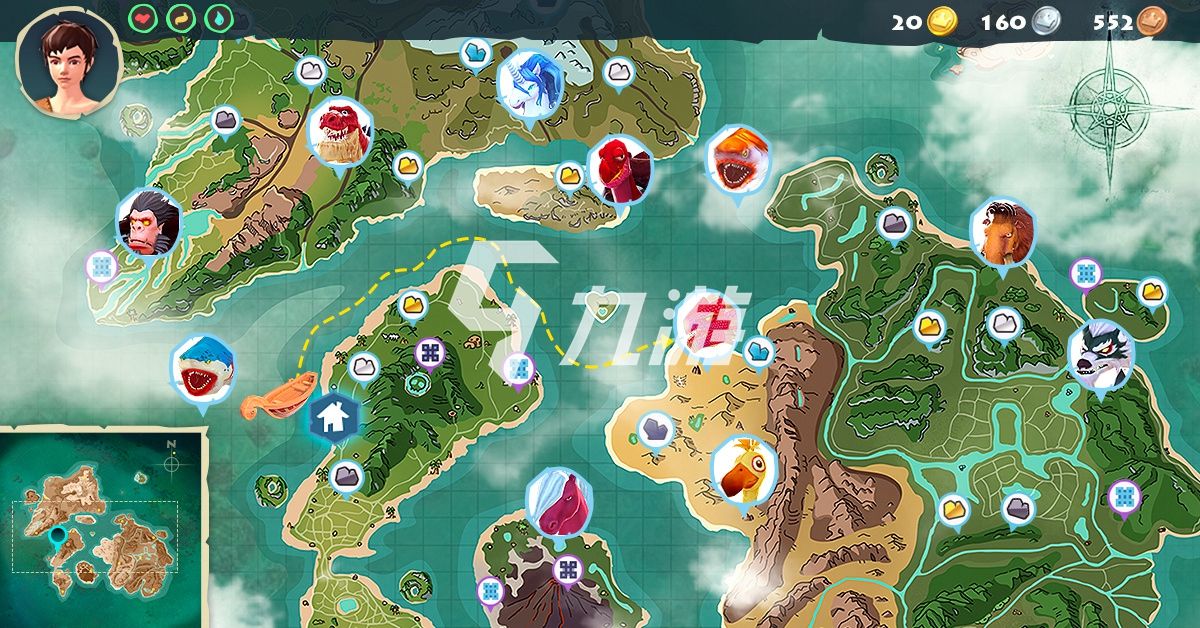This screenshot has height=628, width=1200.
Task: Click the orange shark creature marker
Action: point(738,160)
